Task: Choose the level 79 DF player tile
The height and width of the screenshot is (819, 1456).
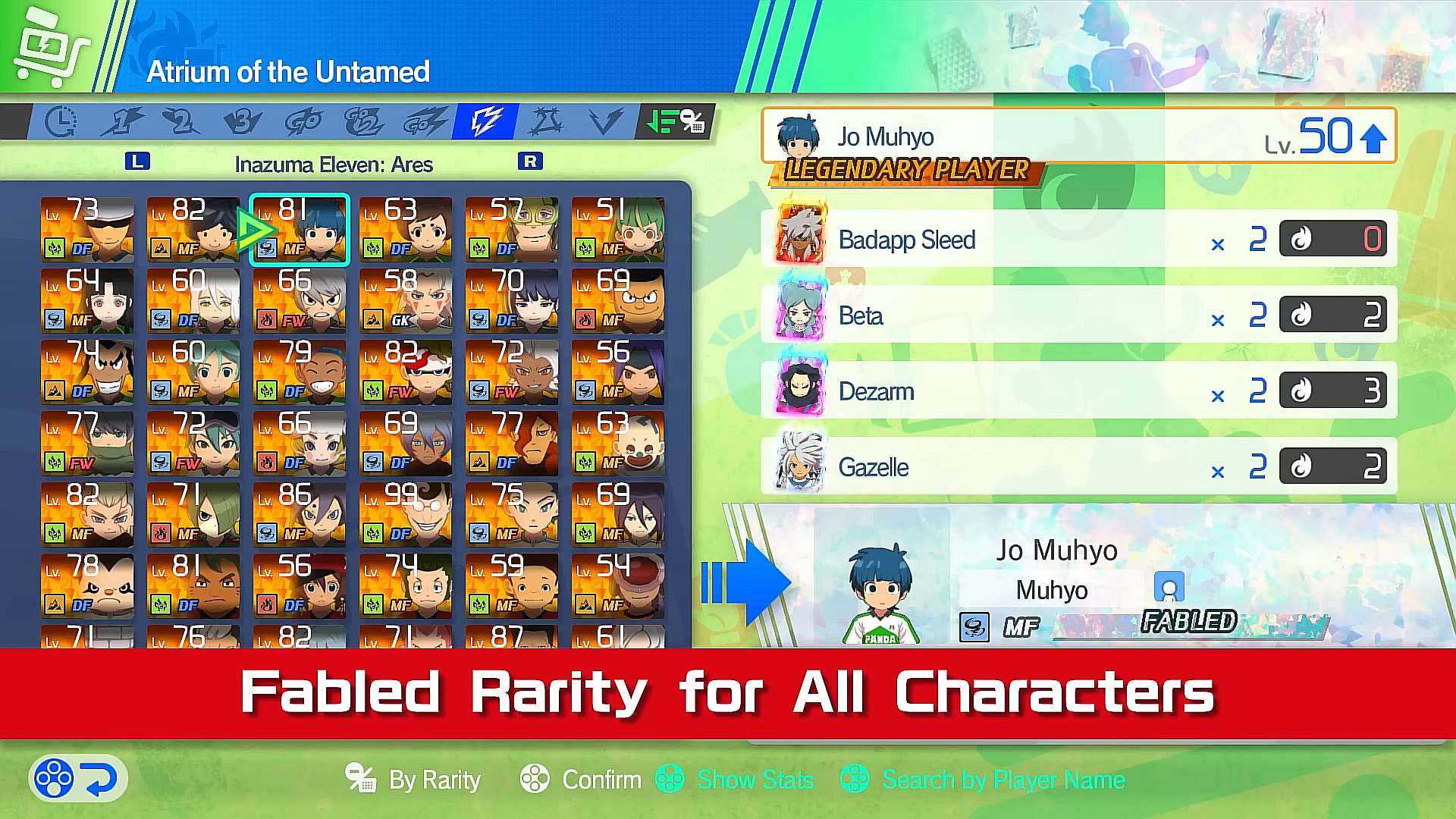Action: [x=300, y=372]
